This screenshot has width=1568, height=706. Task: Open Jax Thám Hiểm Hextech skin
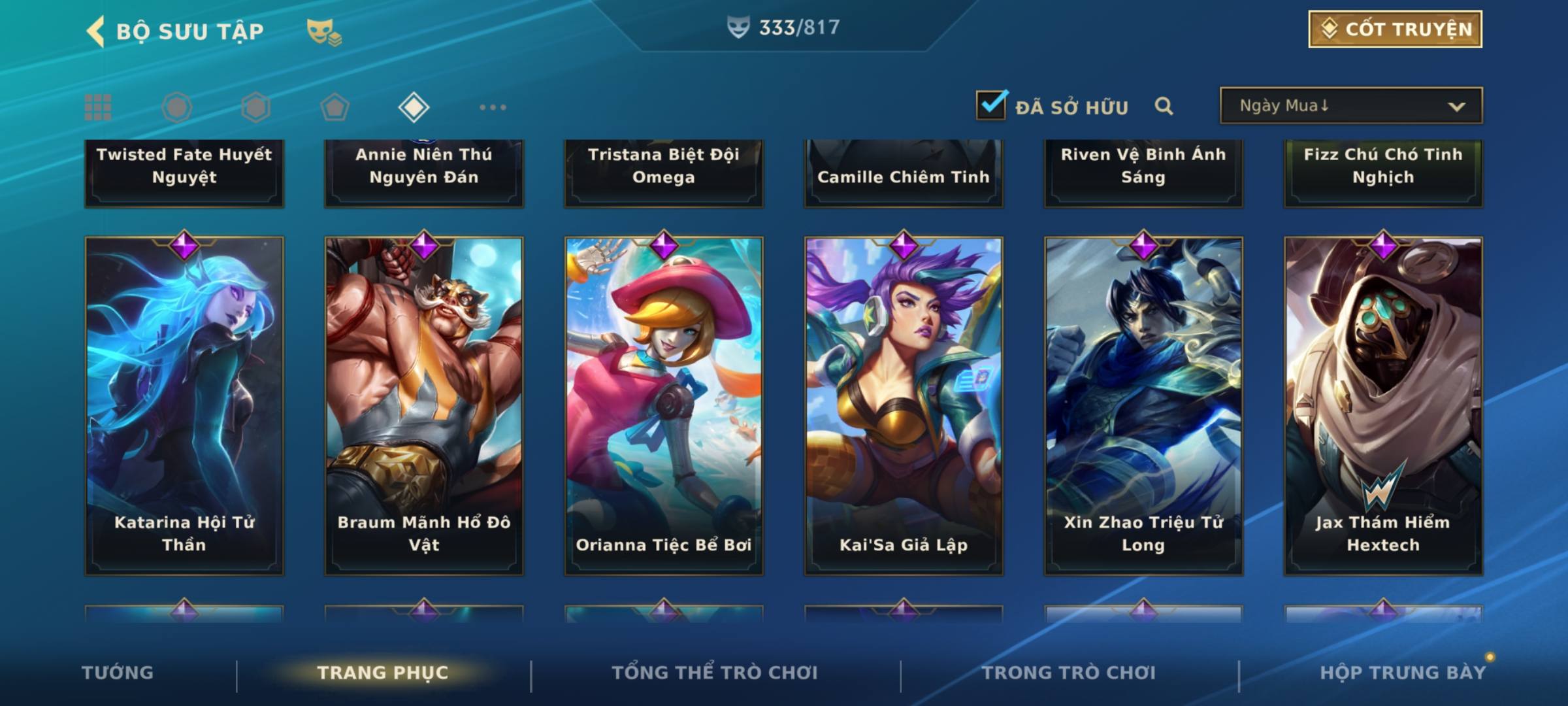[1383, 405]
